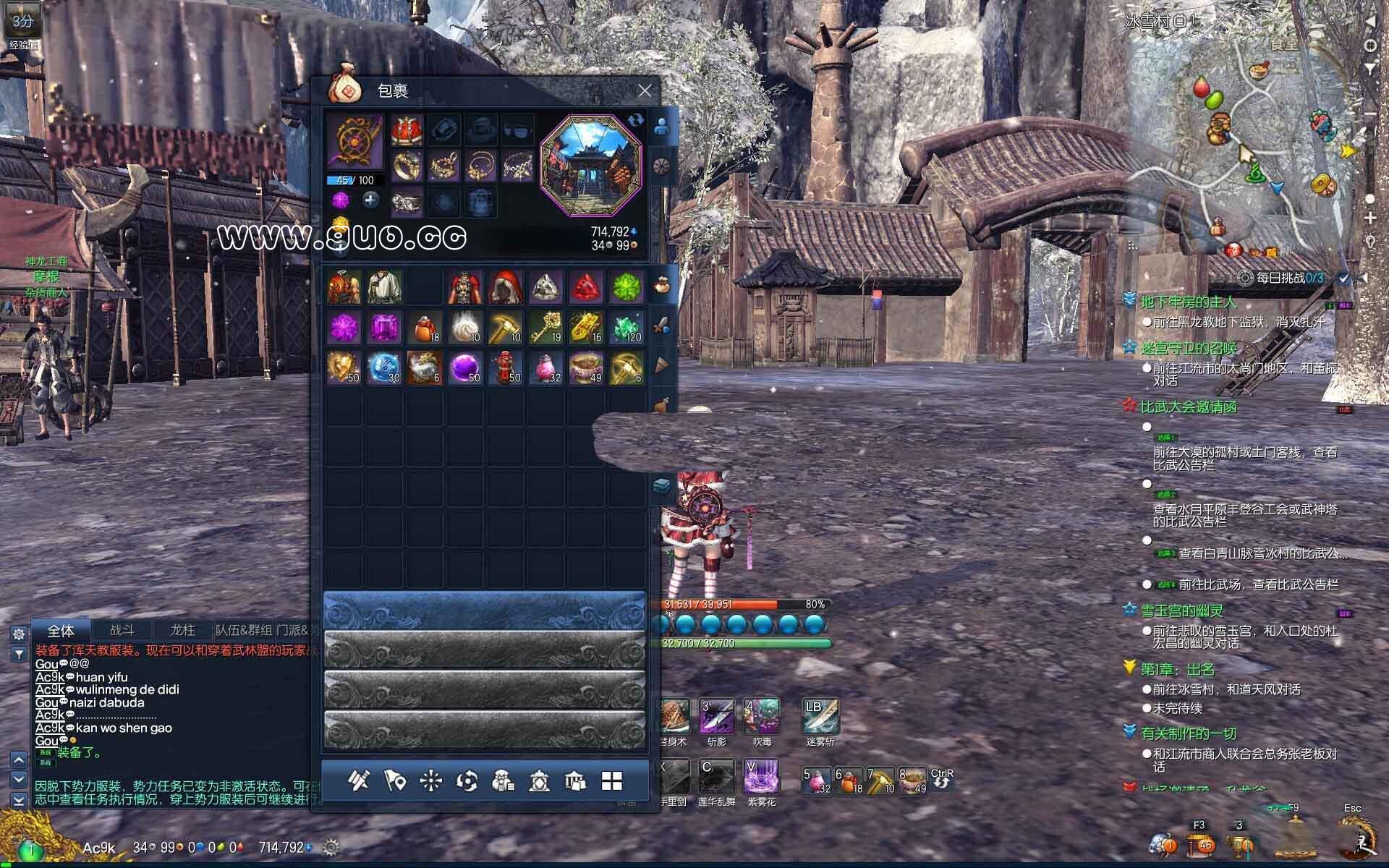Open the 地下牢房的主人 quest entry
This screenshot has height=868, width=1389.
[1189, 302]
